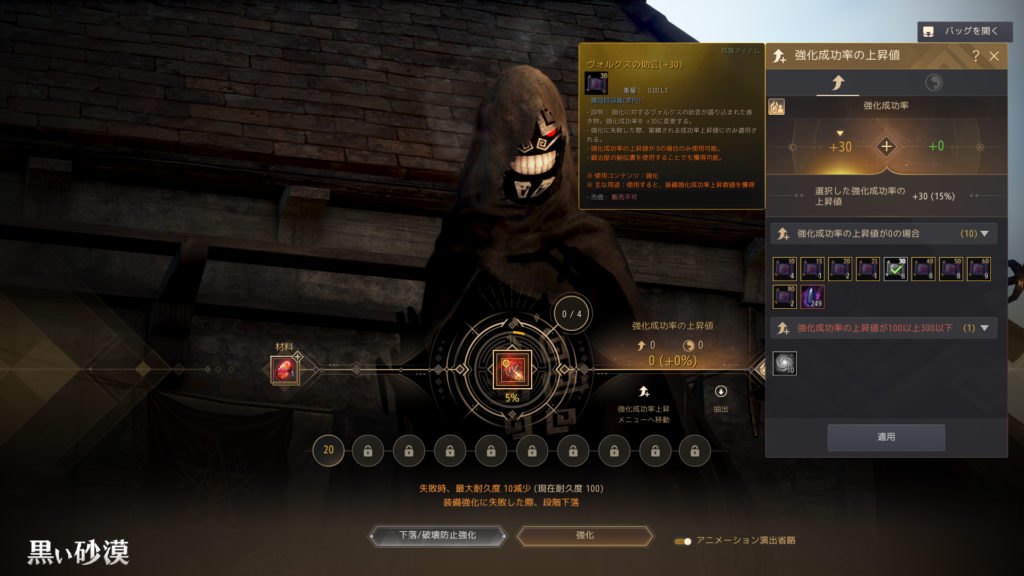Pick the purple crystal item with count 249
Screen dimensions: 1024x576
[812, 296]
